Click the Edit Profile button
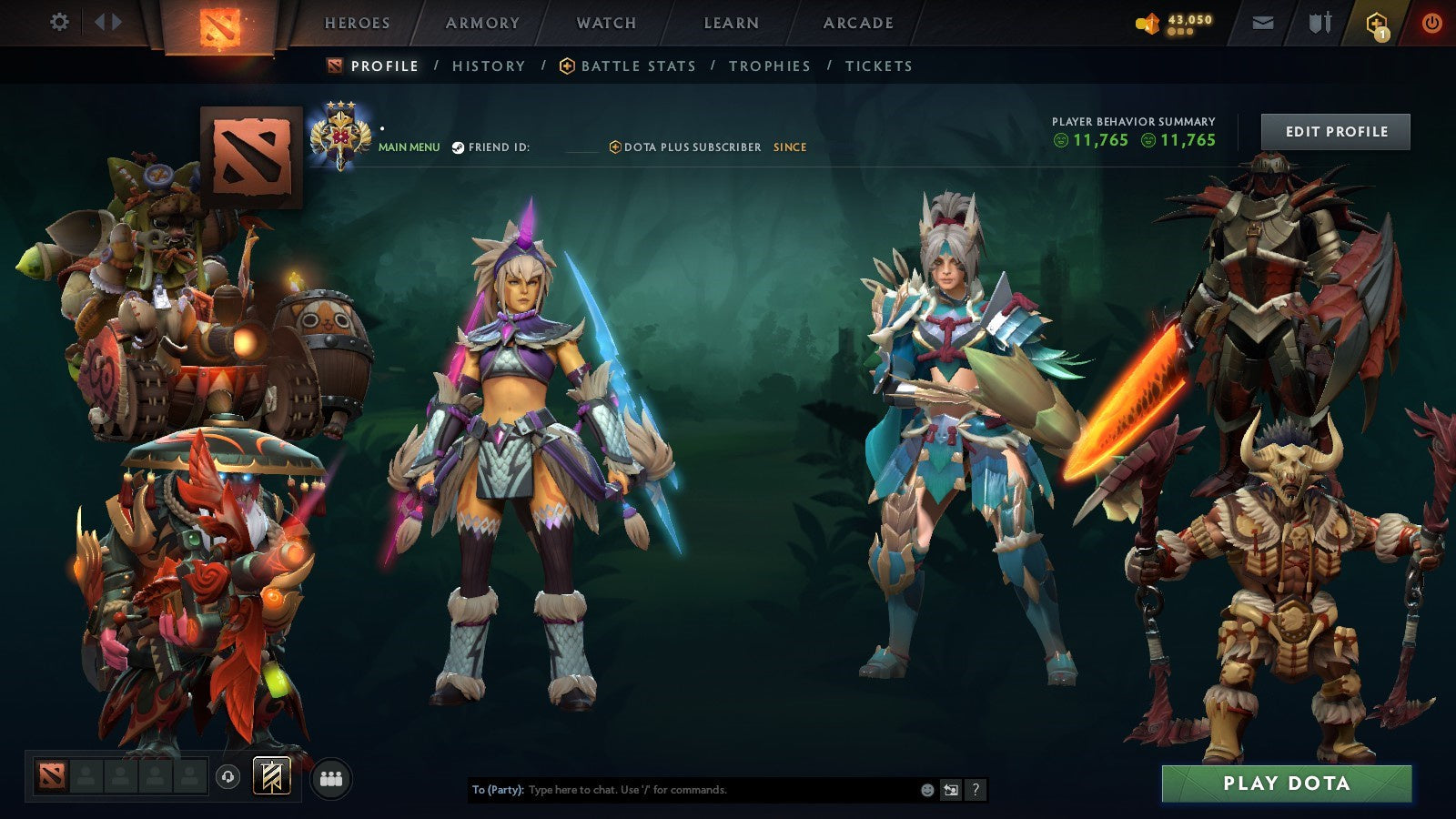Image resolution: width=1456 pixels, height=819 pixels. click(1334, 131)
